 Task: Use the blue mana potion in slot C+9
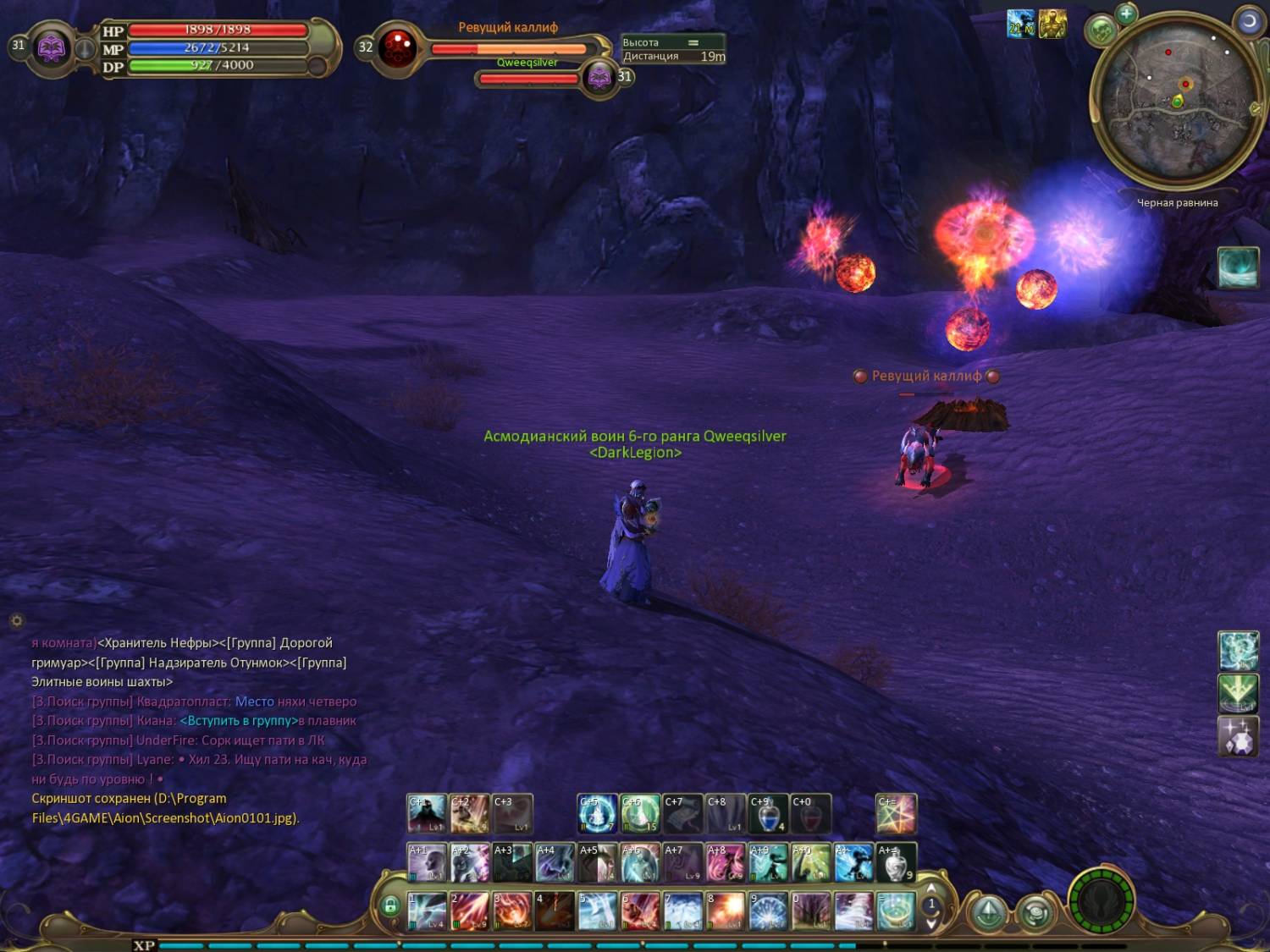767,814
